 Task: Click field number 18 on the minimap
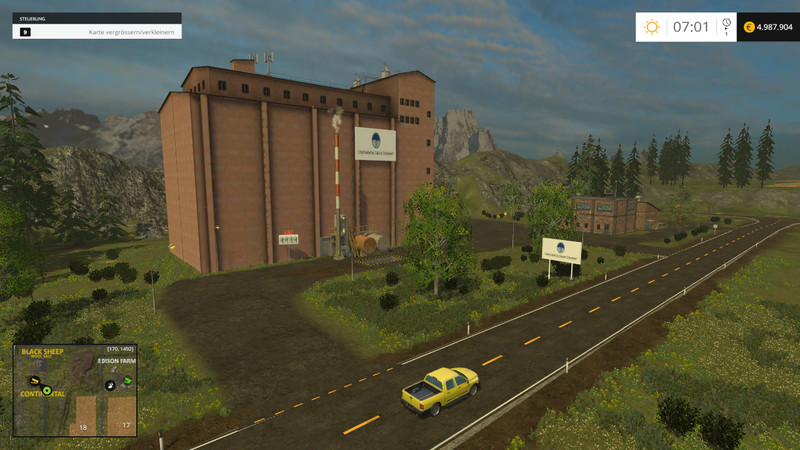(84, 417)
